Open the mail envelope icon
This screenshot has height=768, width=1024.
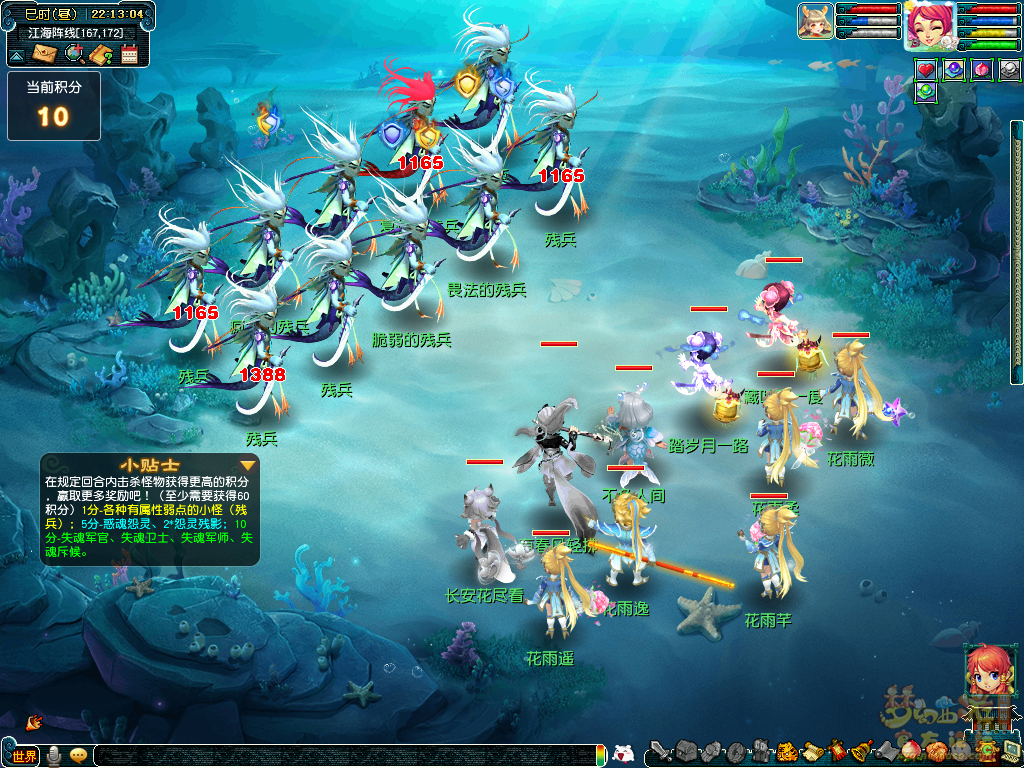(45, 54)
